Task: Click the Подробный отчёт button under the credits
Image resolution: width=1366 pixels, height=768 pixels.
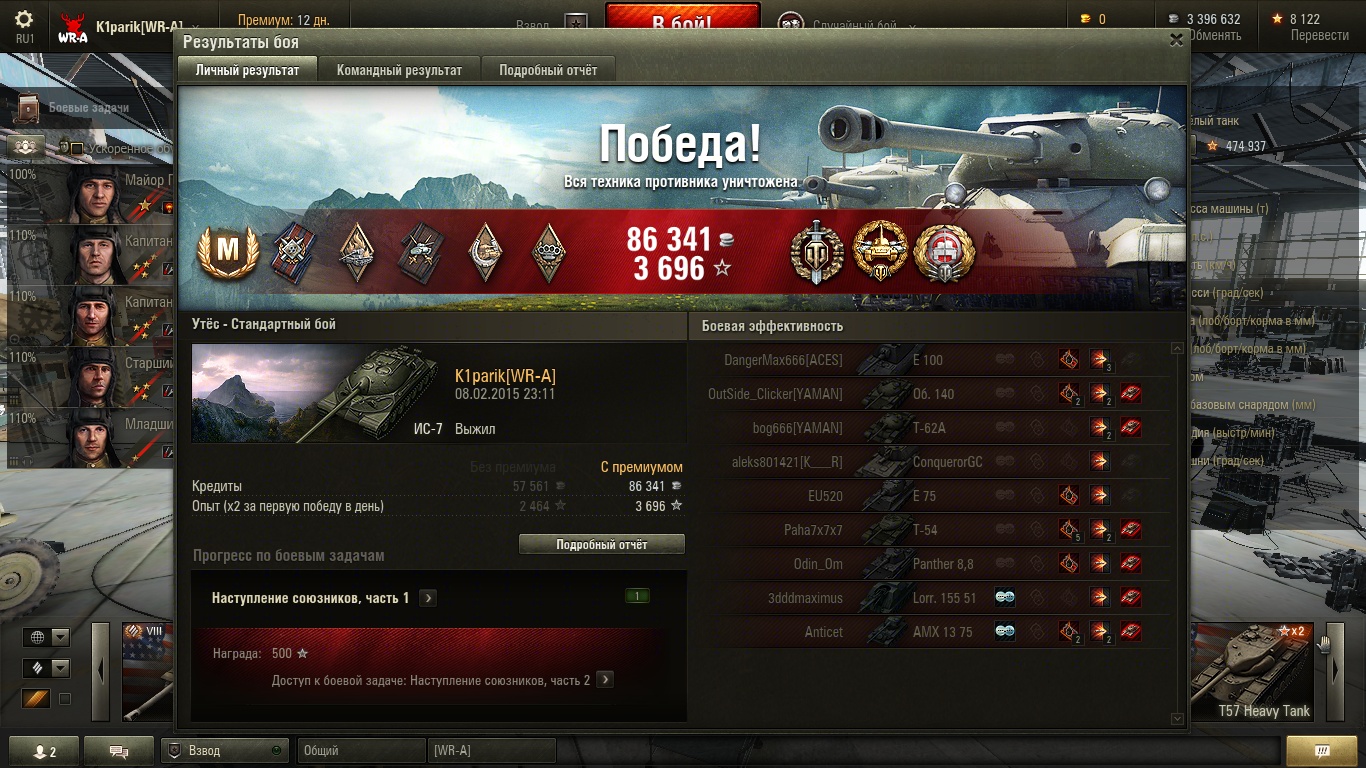Action: click(601, 545)
